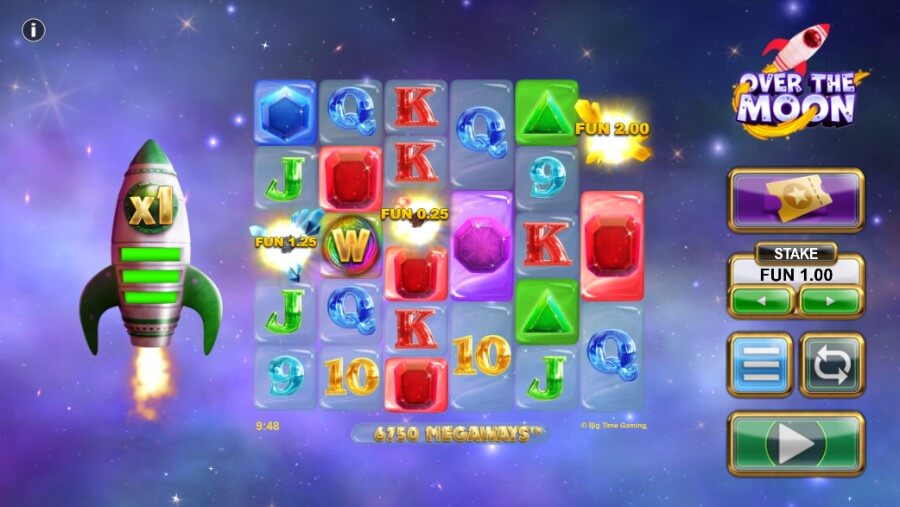900x507 pixels.
Task: Decrease the stake with left arrow
Action: [x=760, y=300]
